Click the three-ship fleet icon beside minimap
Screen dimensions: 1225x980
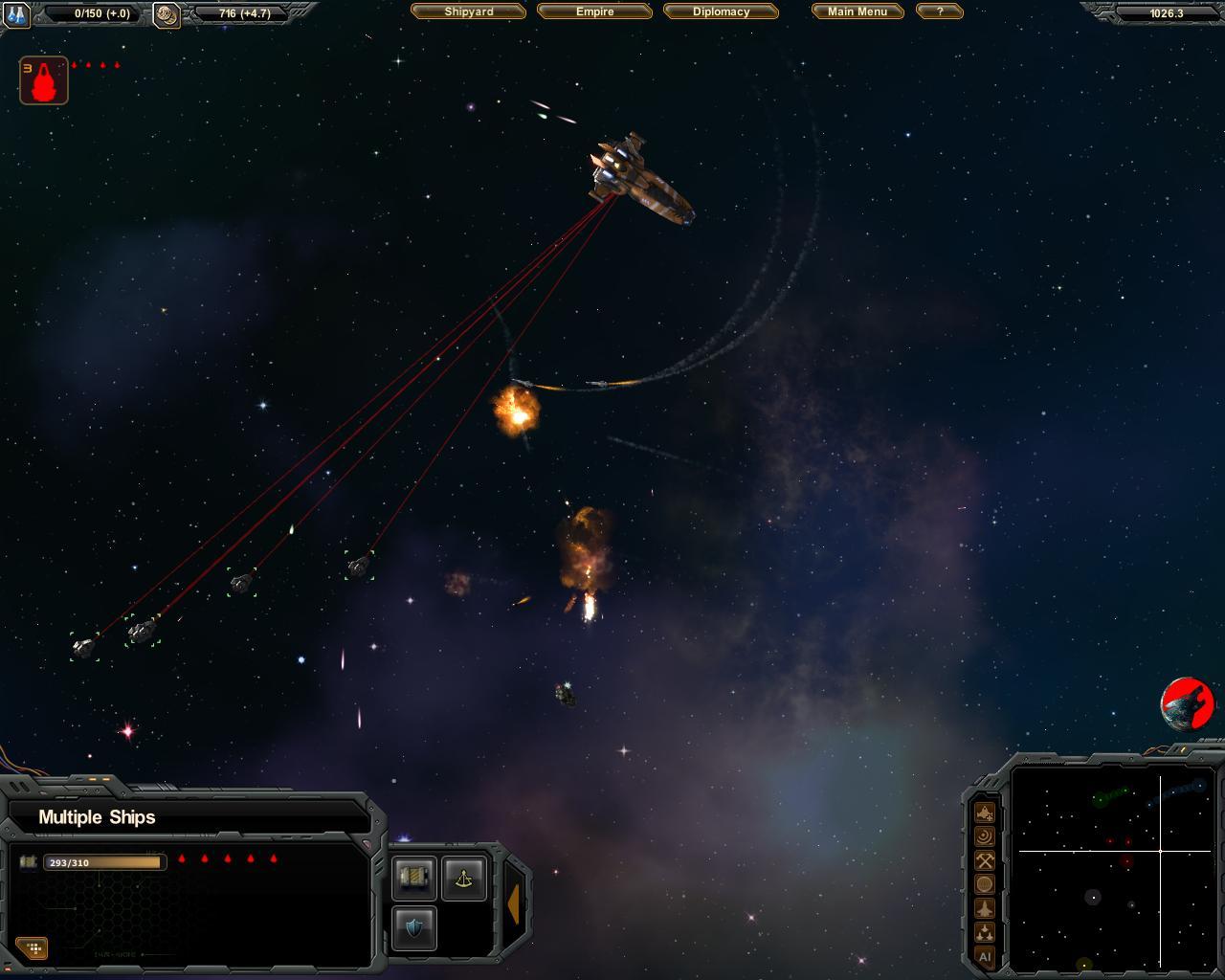[984, 932]
